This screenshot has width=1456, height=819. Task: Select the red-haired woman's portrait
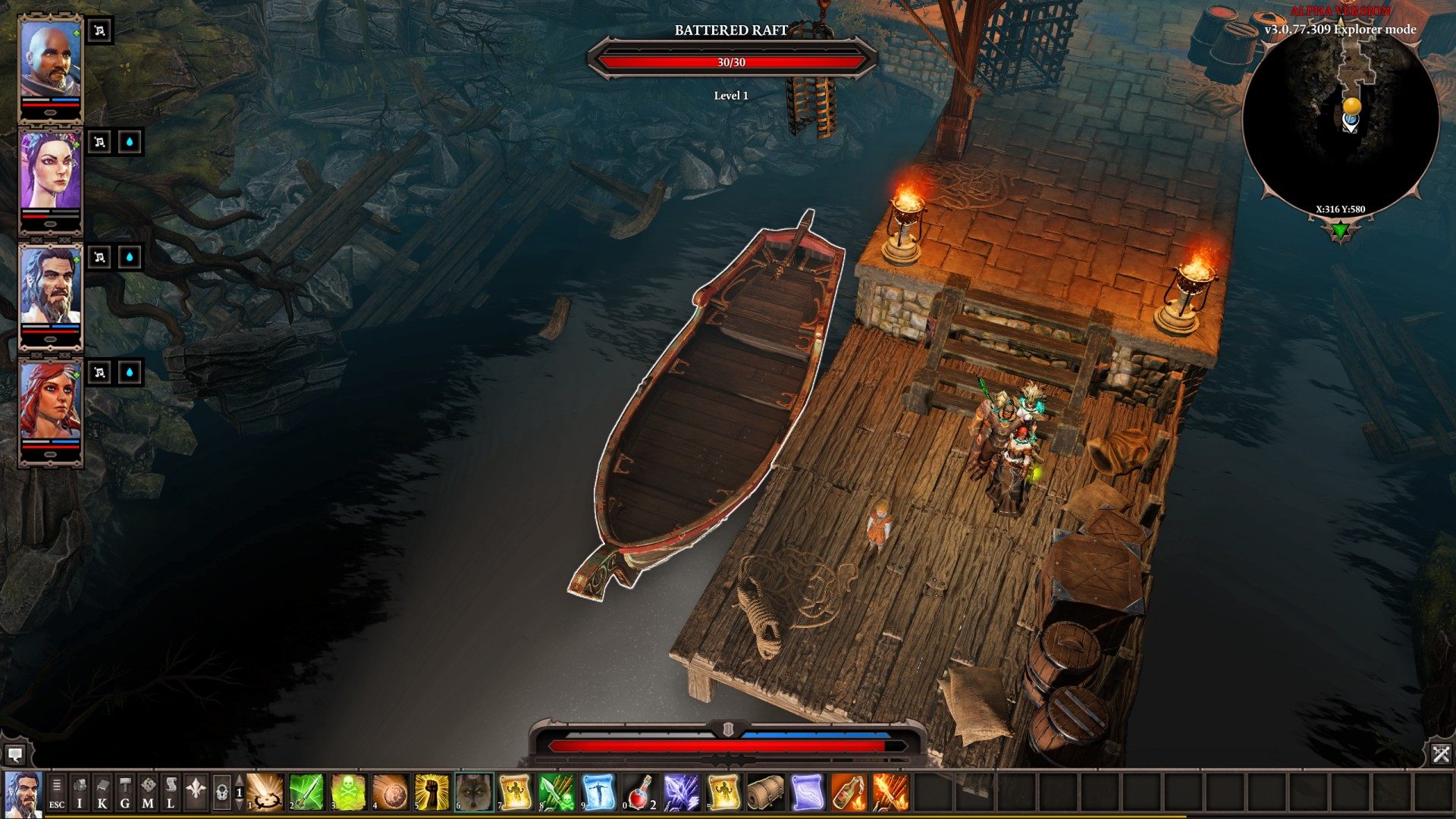point(50,402)
